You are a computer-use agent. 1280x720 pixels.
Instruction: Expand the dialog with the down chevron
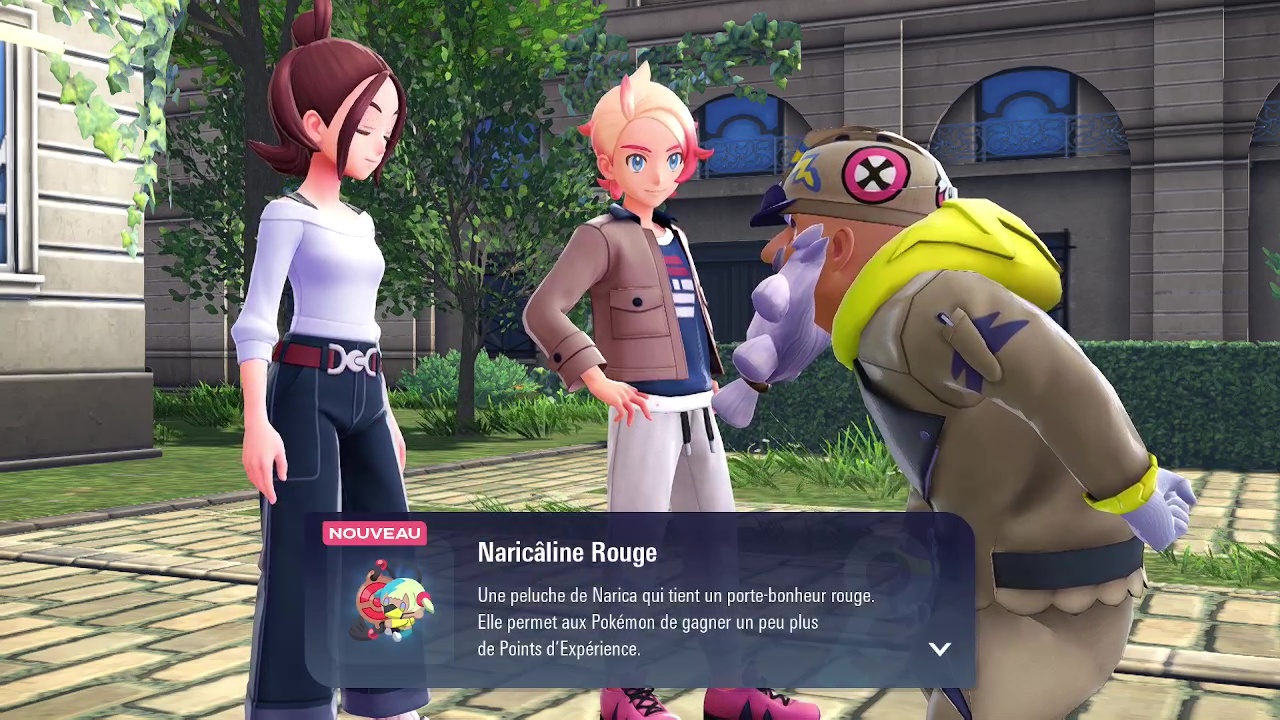click(939, 649)
